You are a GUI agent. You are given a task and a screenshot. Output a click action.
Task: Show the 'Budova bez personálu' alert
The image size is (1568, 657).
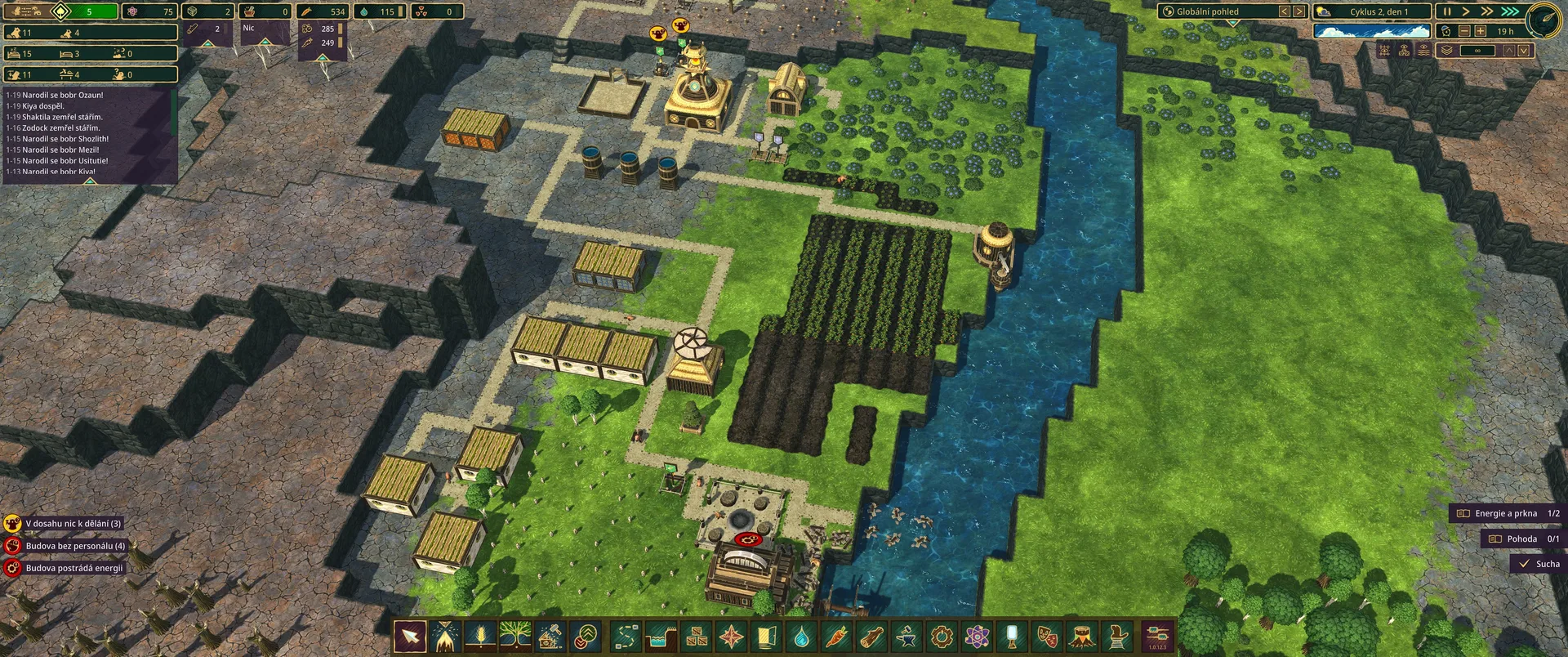74,546
